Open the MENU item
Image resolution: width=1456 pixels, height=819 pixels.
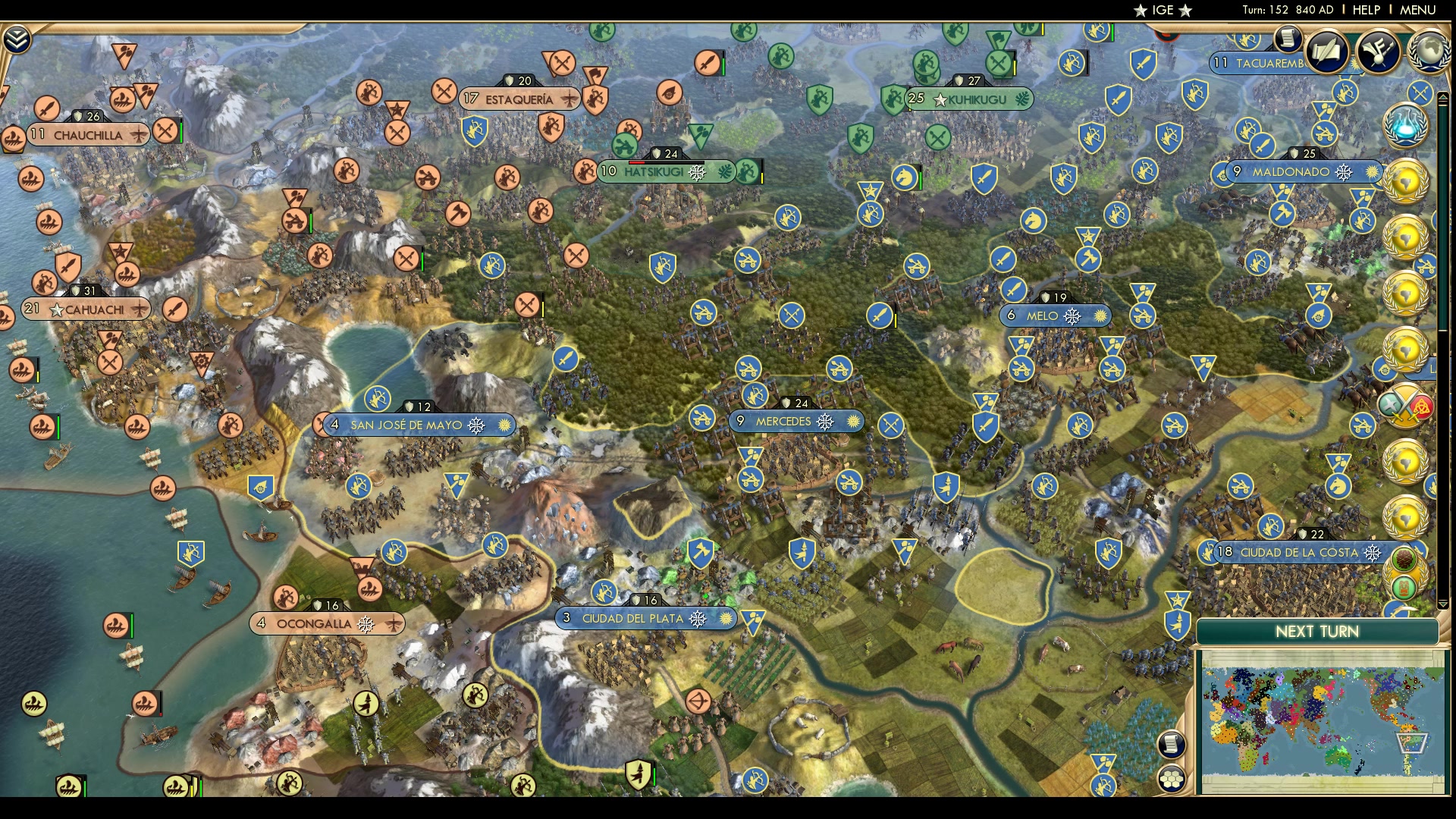1417,11
